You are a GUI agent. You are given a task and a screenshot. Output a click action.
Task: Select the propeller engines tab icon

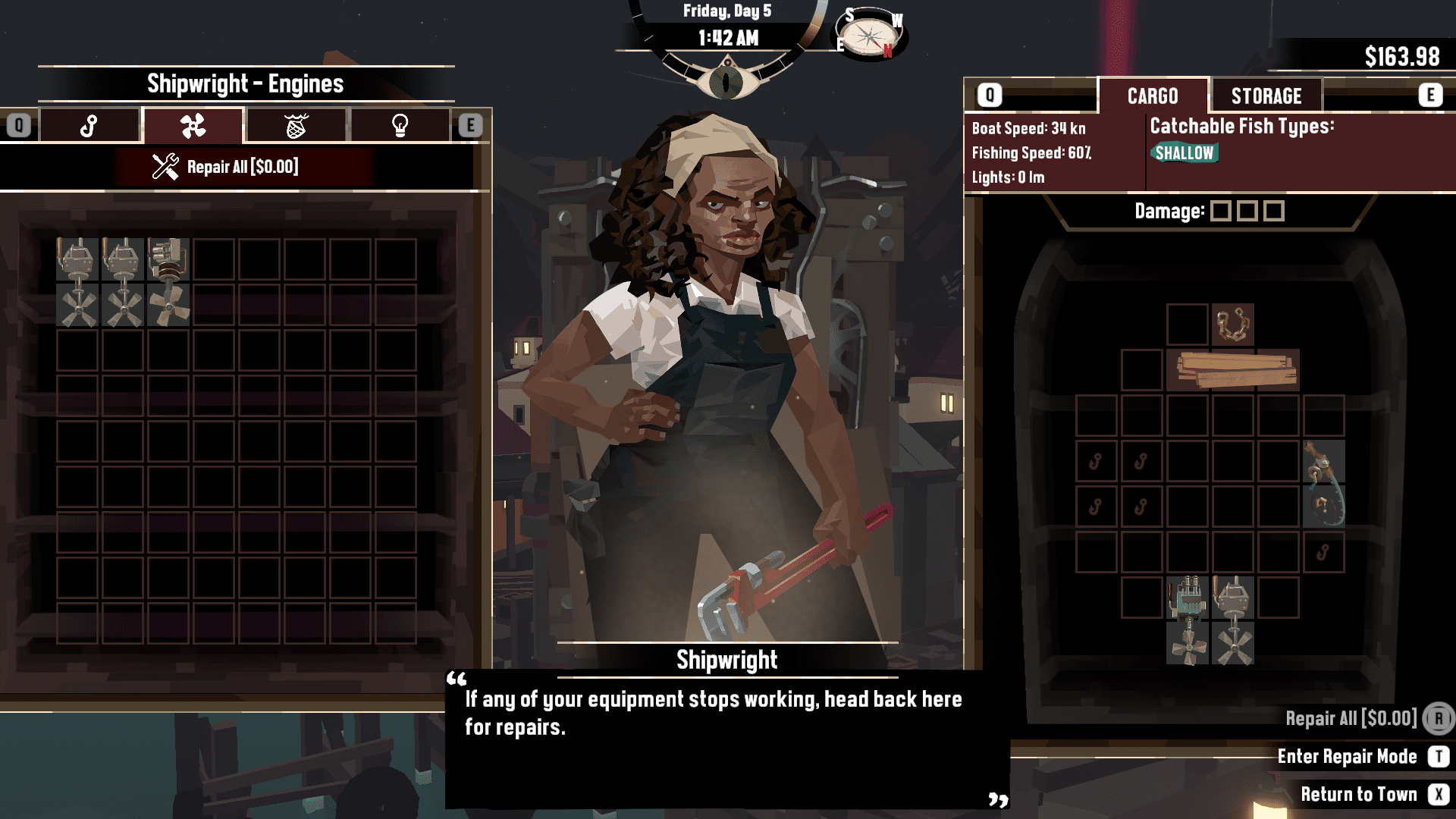click(x=193, y=125)
